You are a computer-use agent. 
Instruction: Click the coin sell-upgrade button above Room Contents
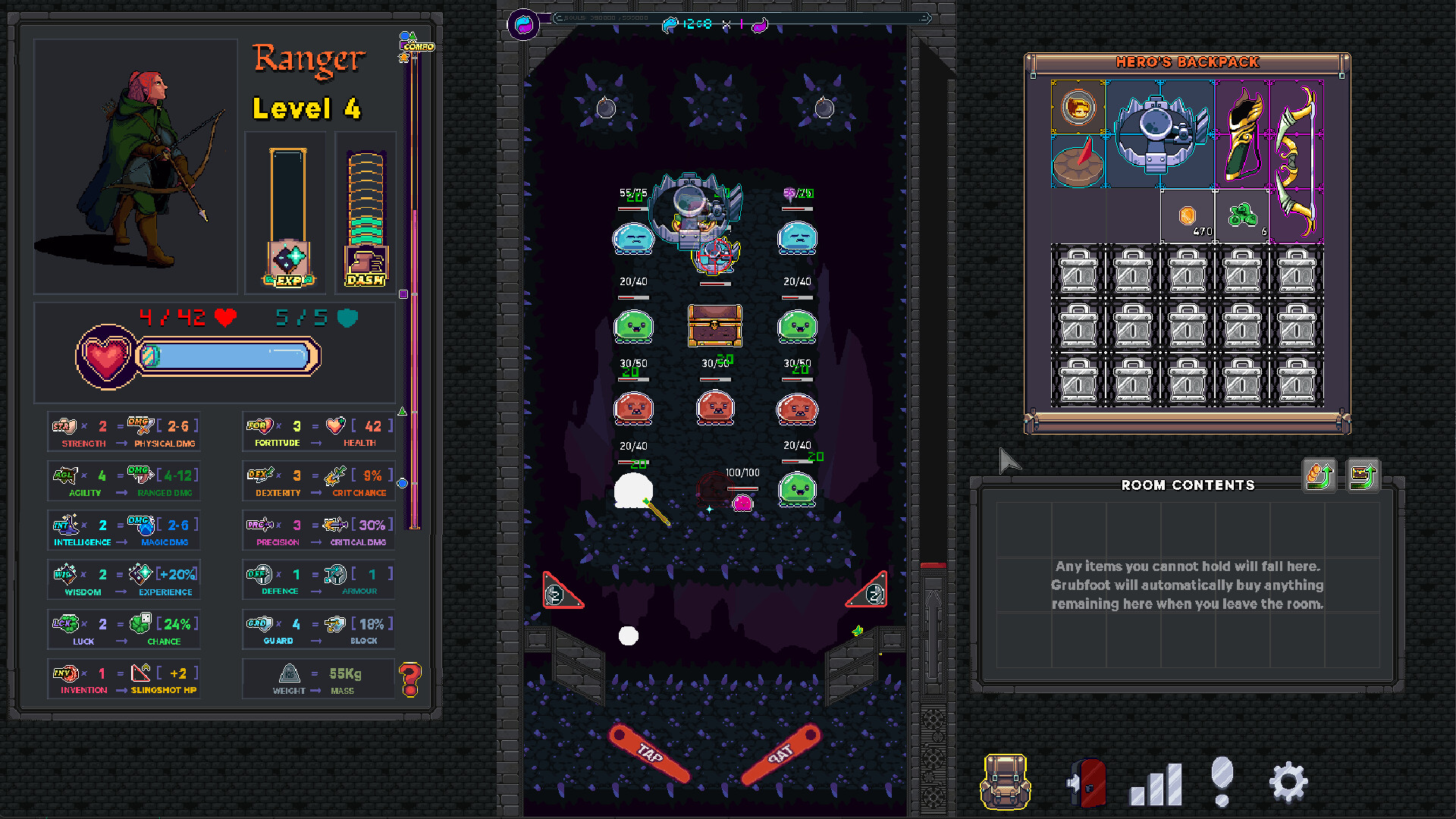pos(1318,476)
